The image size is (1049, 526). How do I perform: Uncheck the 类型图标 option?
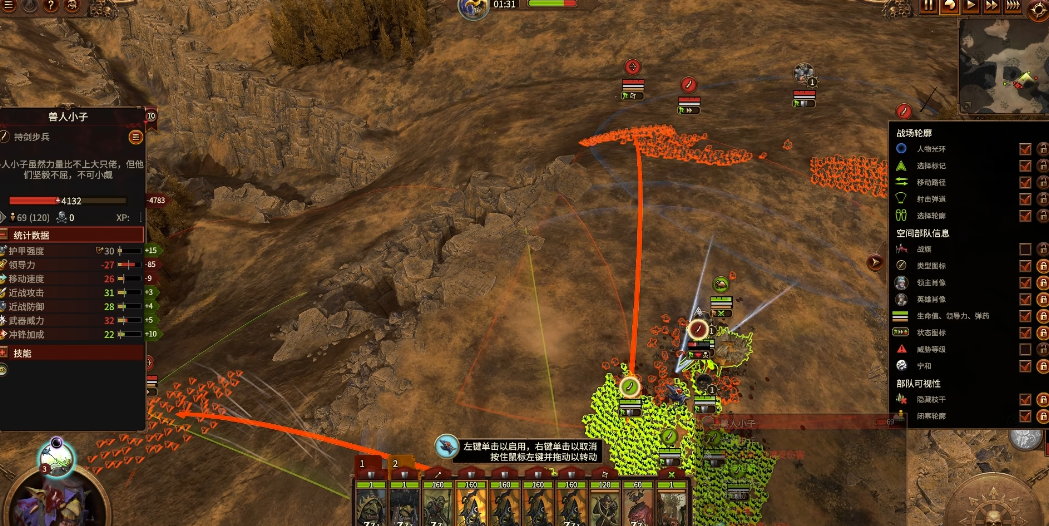pos(1025,266)
